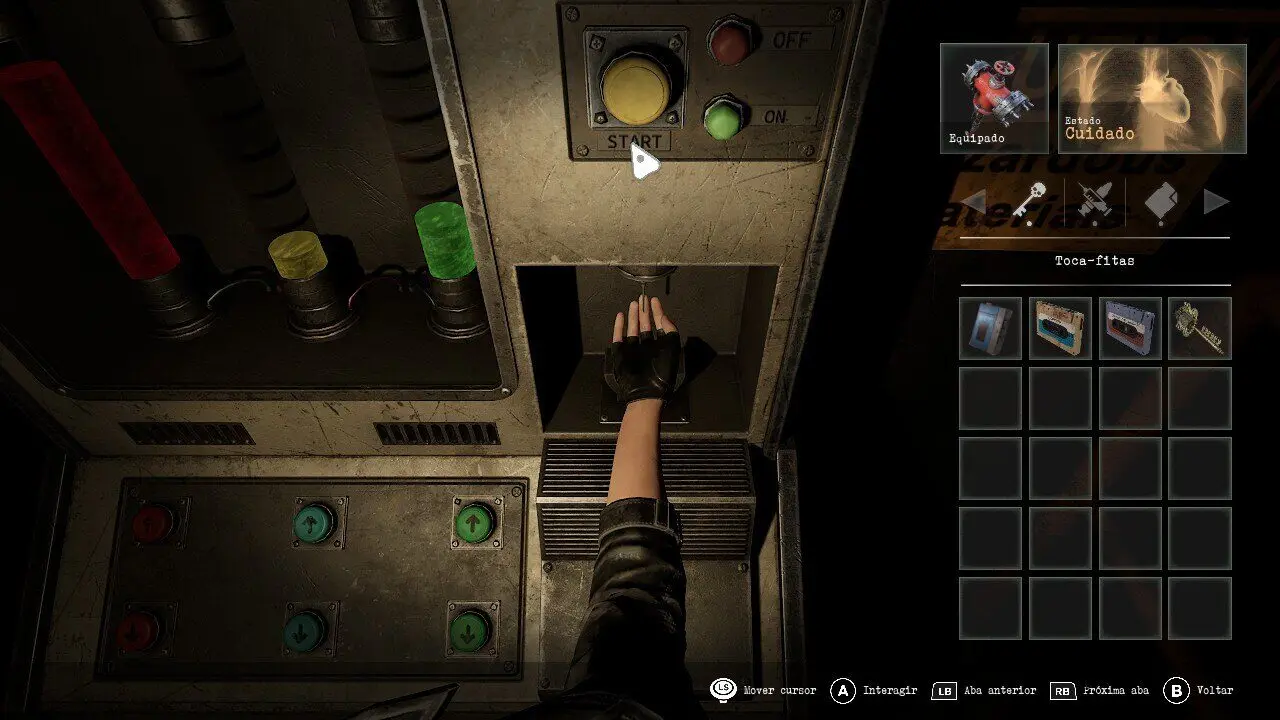This screenshot has height=720, width=1280.
Task: Click the red up-arrow button
Action: pyautogui.click(x=152, y=521)
